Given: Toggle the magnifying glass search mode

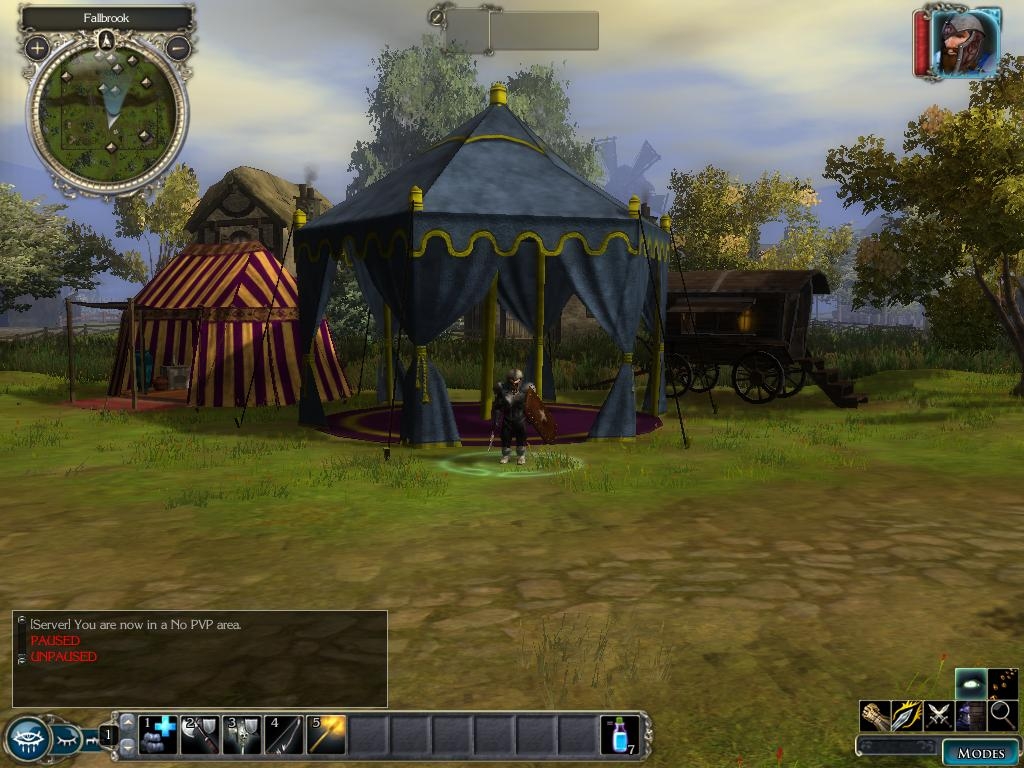Looking at the screenshot, I should coord(1003,716).
